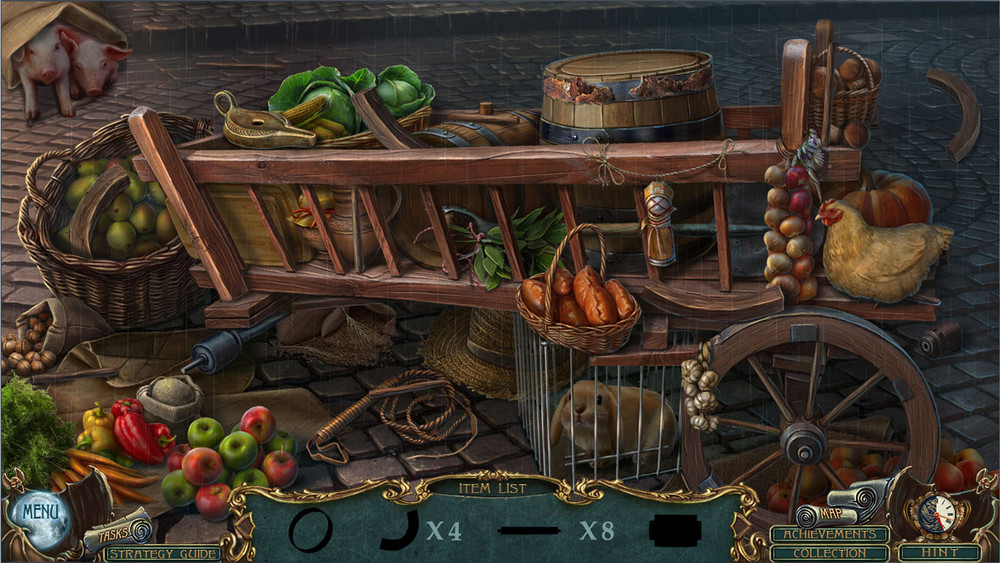Select the ring silhouette in the item list
This screenshot has height=563, width=1000.
[x=309, y=529]
